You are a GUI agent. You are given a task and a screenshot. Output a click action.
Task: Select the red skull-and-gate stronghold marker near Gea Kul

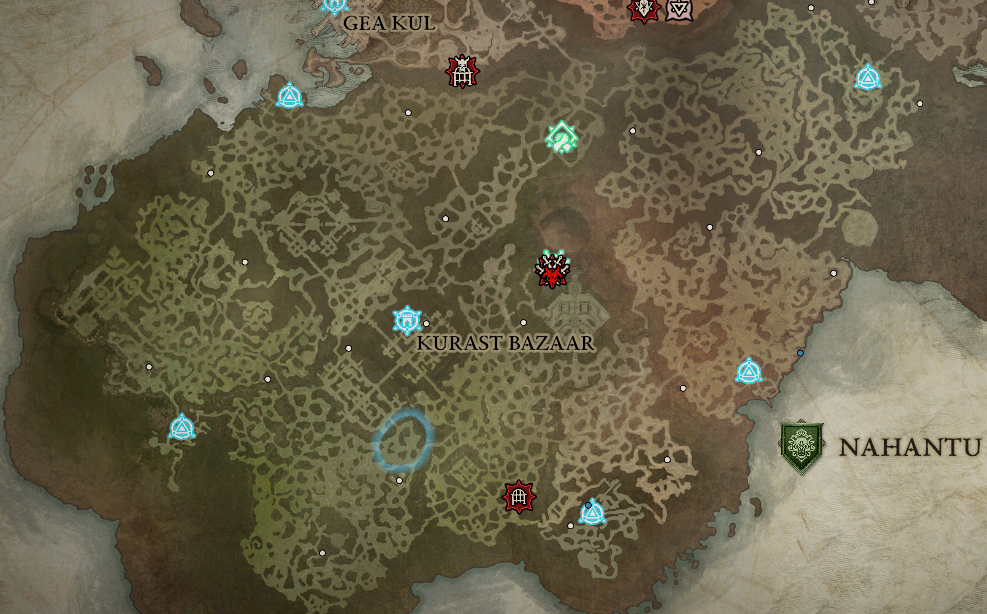coord(462,71)
